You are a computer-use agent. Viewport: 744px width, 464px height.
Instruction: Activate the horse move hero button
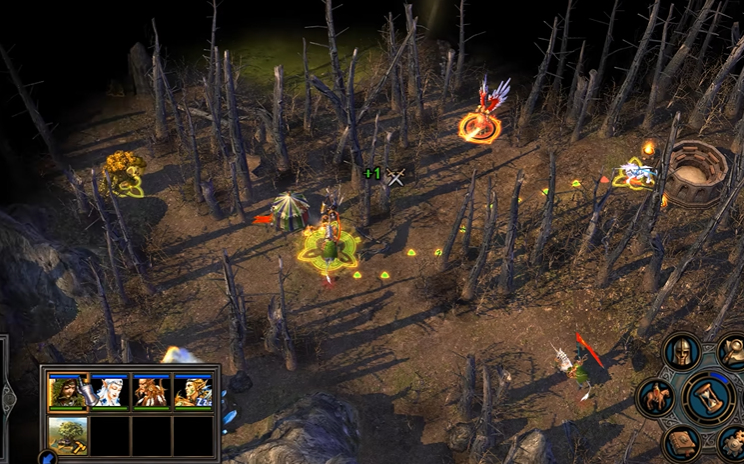click(656, 396)
